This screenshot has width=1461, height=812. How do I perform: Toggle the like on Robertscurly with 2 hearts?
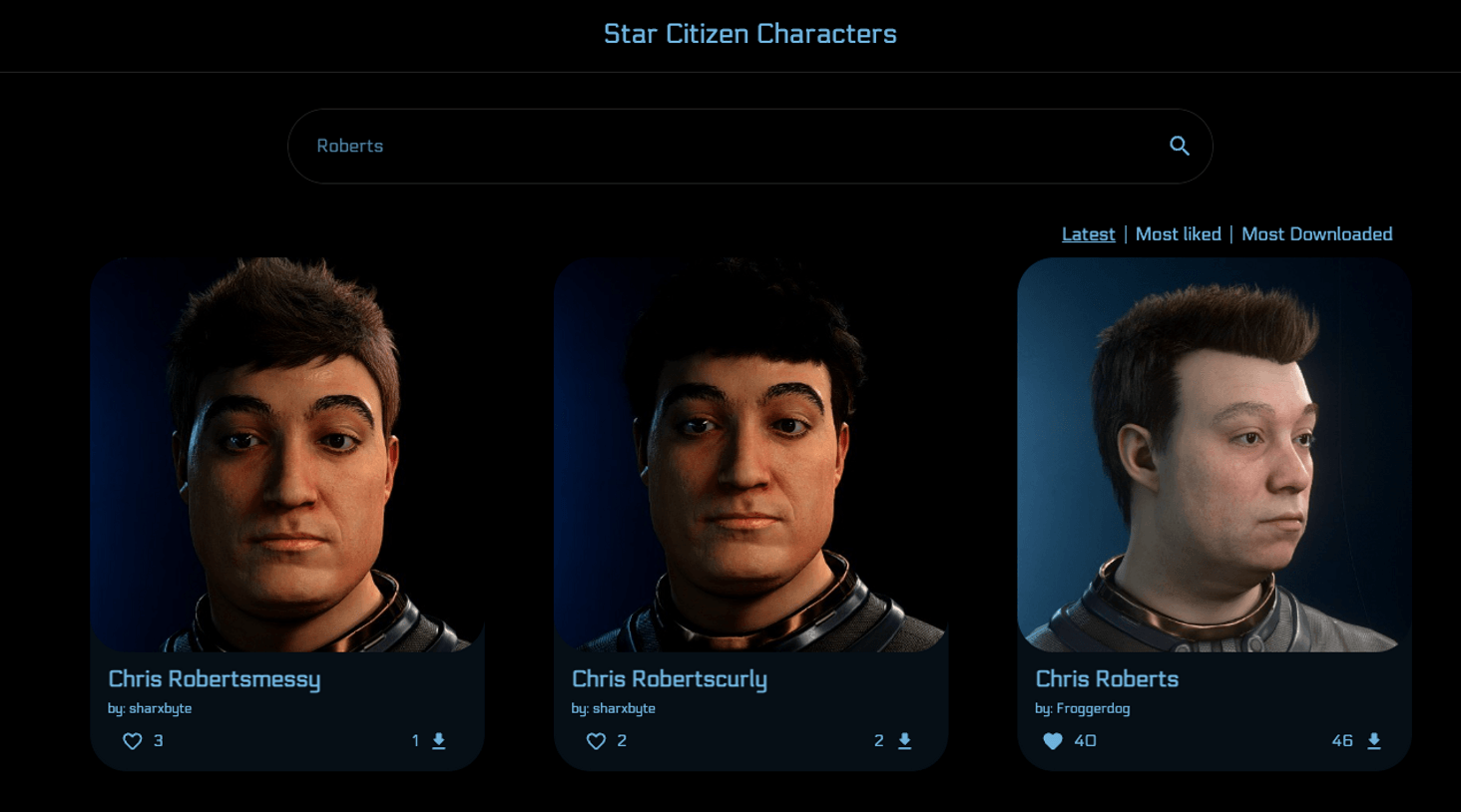pos(596,741)
